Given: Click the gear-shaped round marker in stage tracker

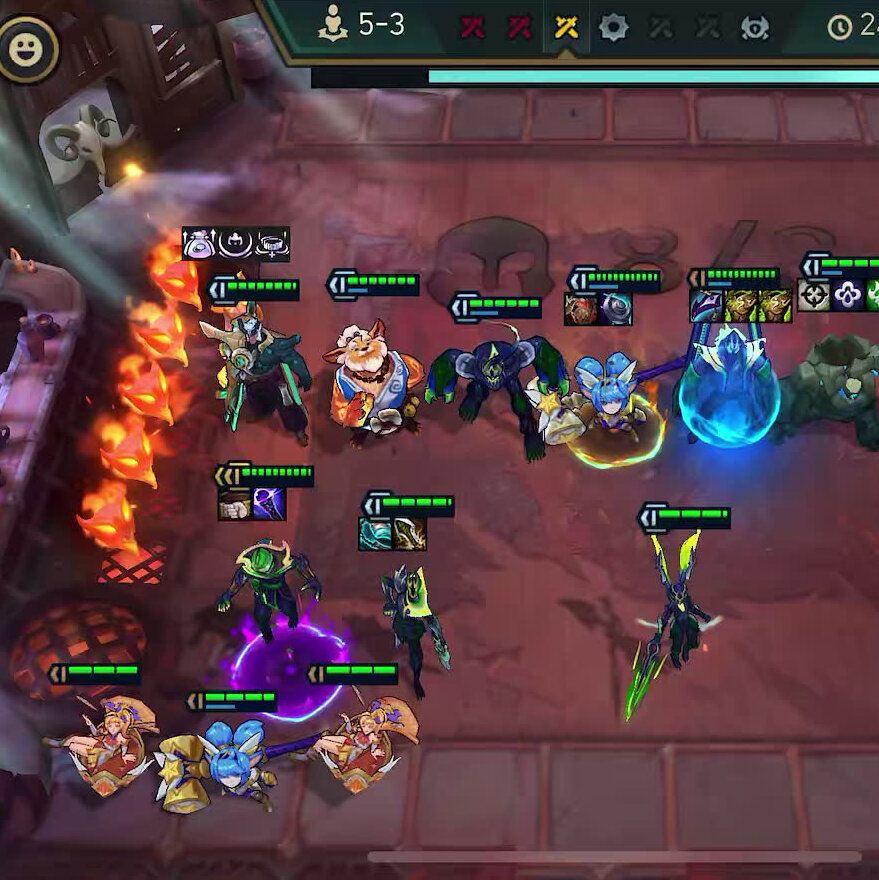Looking at the screenshot, I should [613, 27].
